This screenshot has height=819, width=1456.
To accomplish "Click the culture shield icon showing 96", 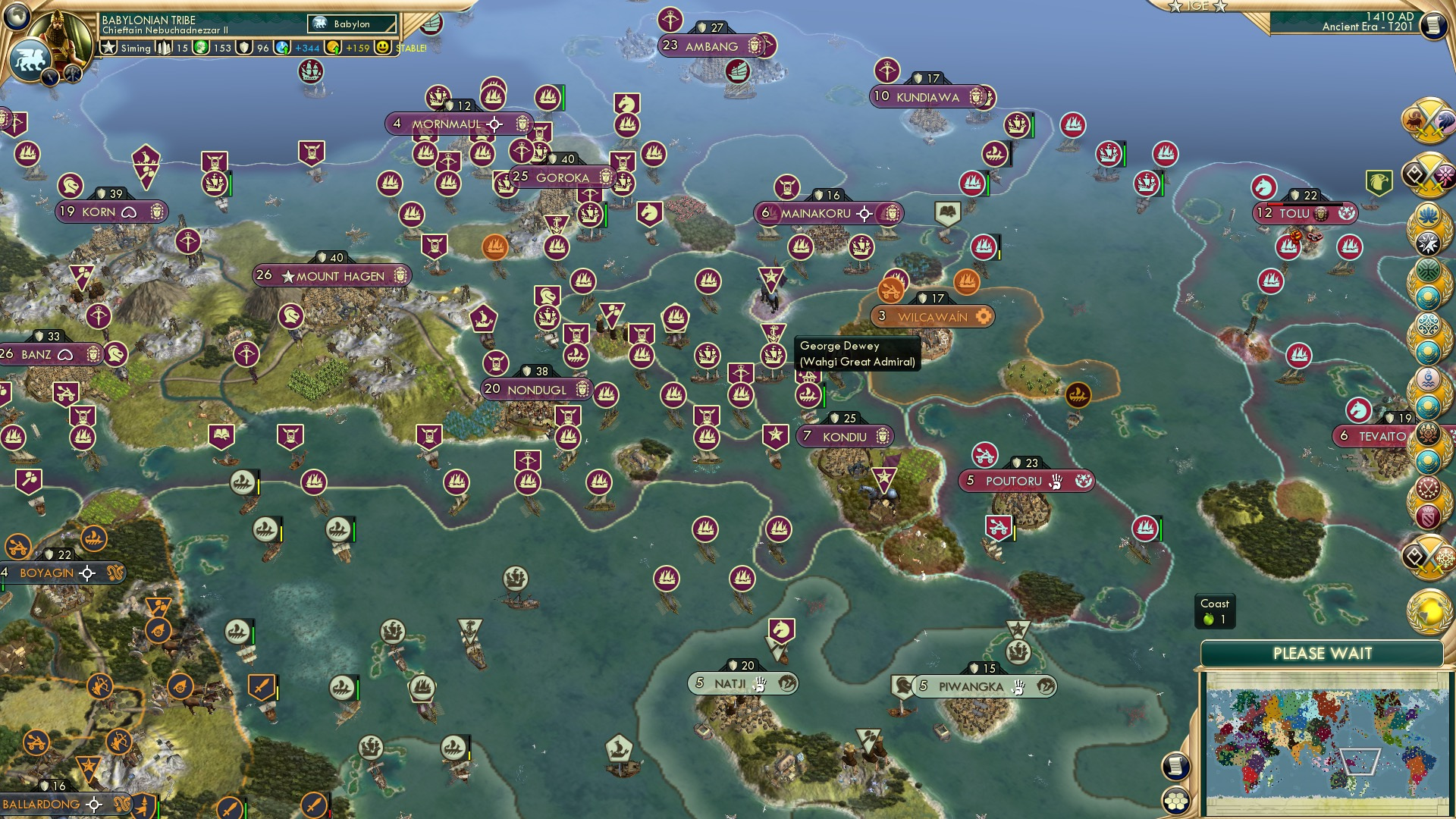I will (x=244, y=48).
